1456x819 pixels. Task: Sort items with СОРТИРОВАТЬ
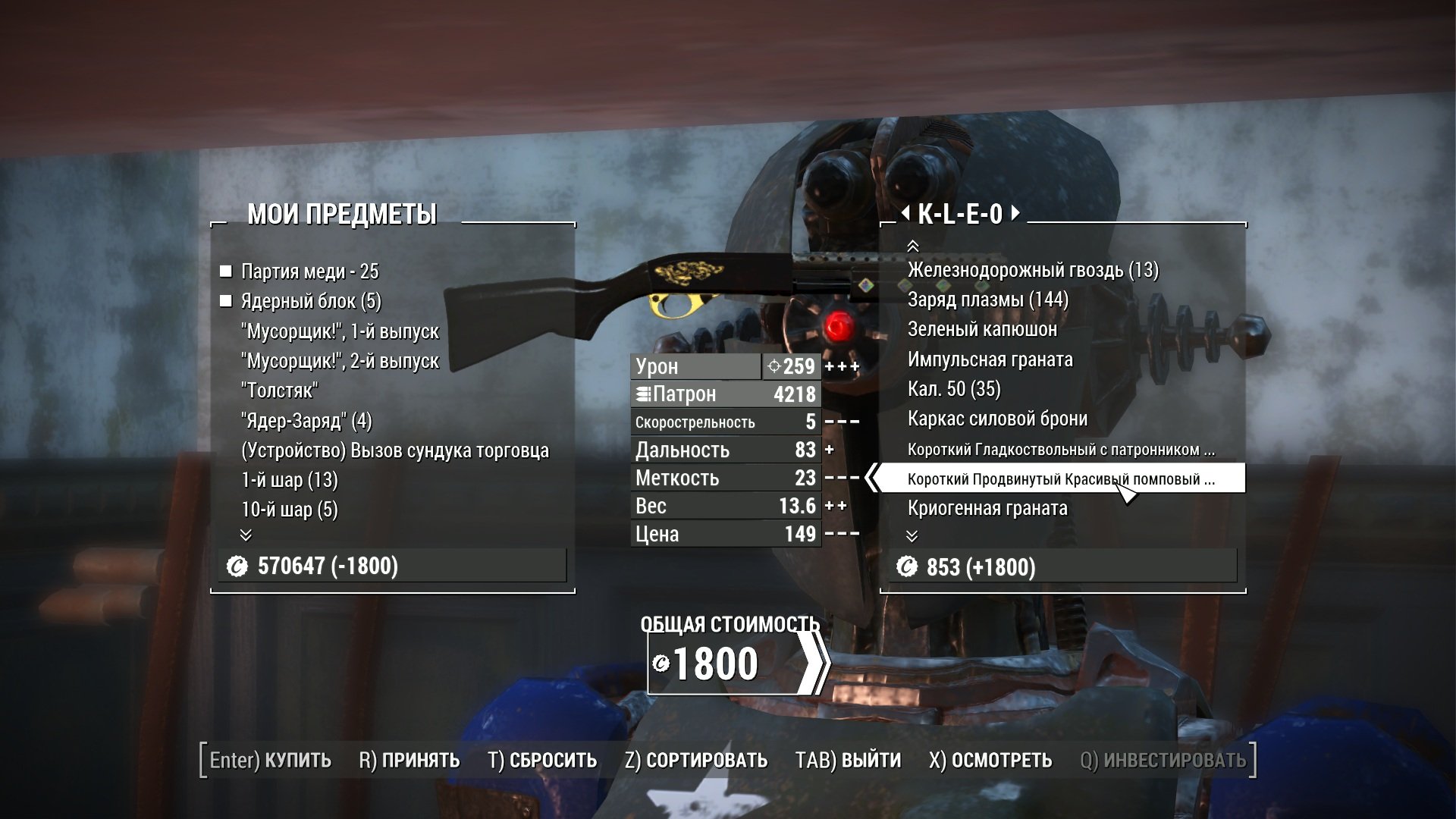click(696, 760)
